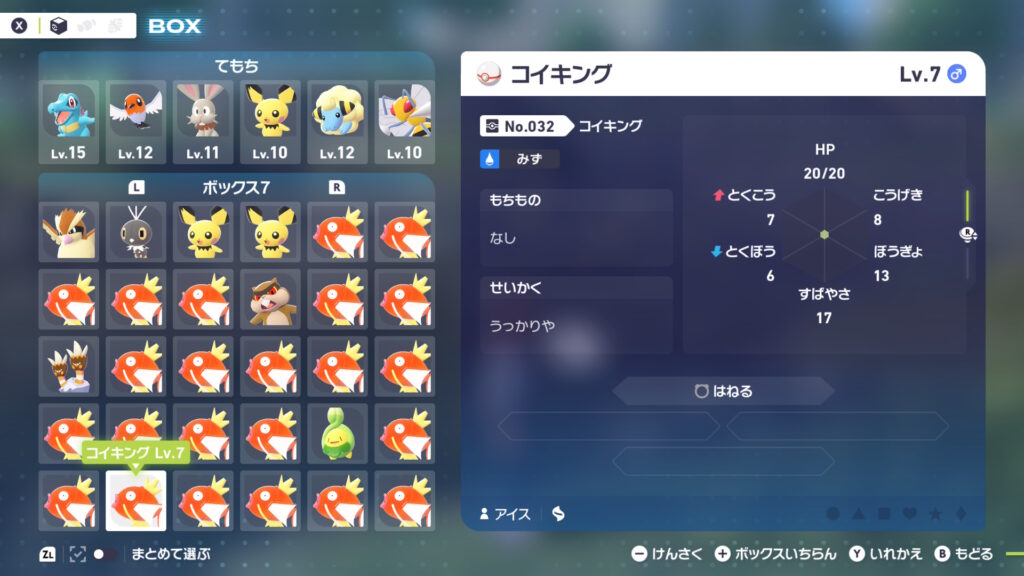Click the もどる back option
Screen dimensions: 1024x576
[x=964, y=554]
